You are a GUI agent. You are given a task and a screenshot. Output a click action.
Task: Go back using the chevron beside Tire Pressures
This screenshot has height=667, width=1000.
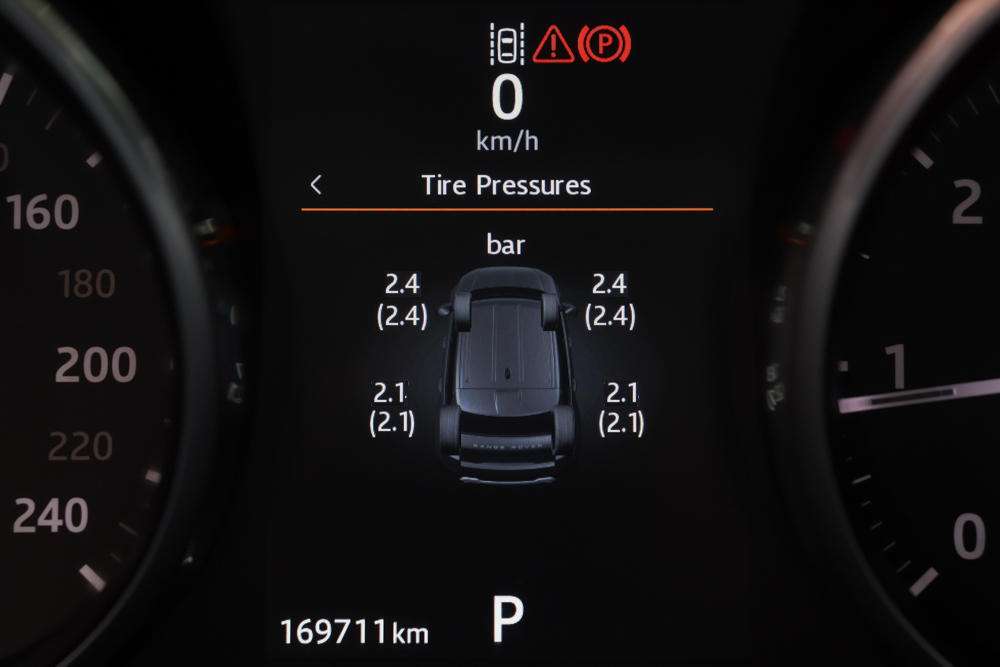click(316, 185)
